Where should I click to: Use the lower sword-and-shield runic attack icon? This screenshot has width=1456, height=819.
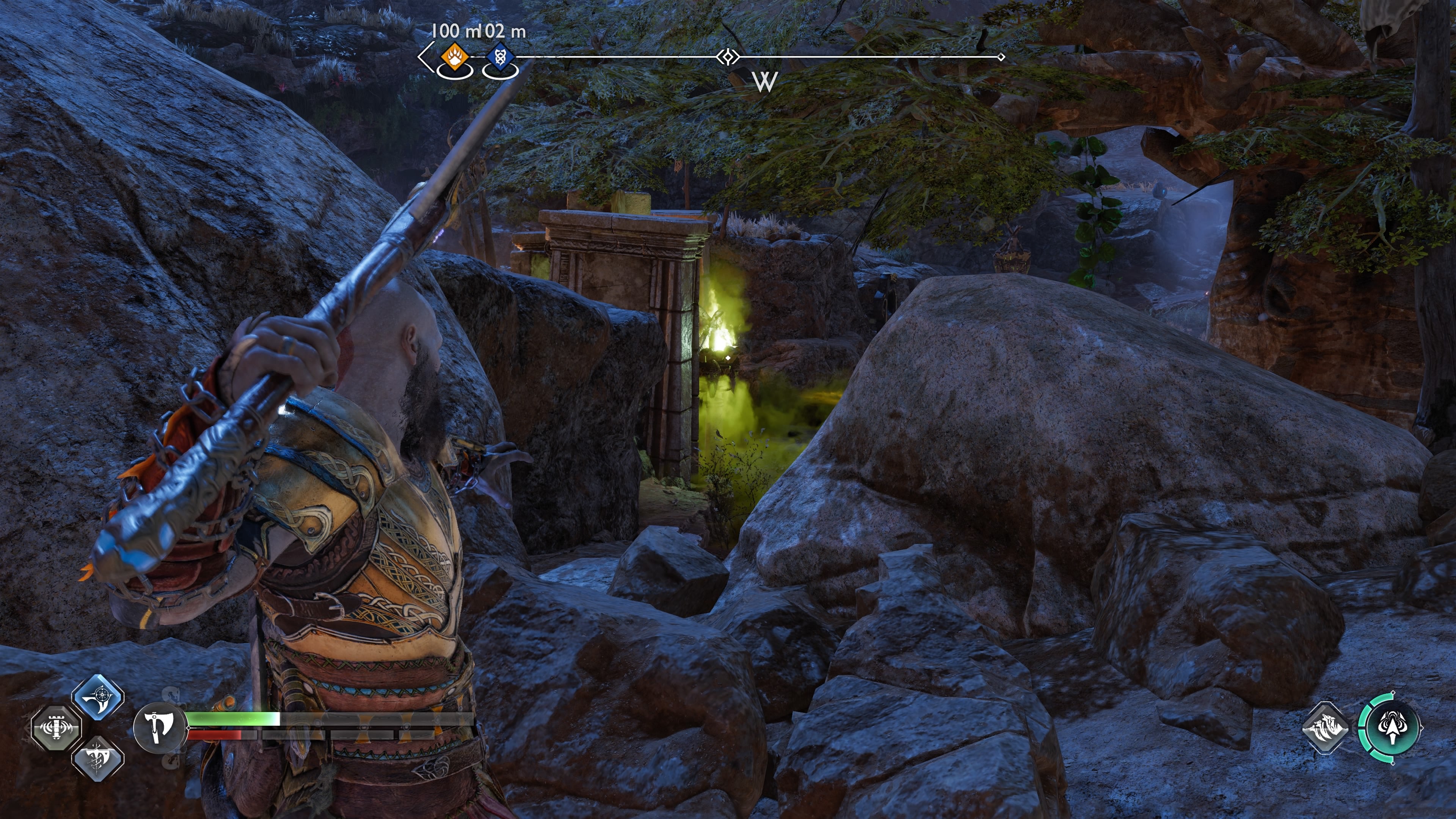click(x=98, y=758)
